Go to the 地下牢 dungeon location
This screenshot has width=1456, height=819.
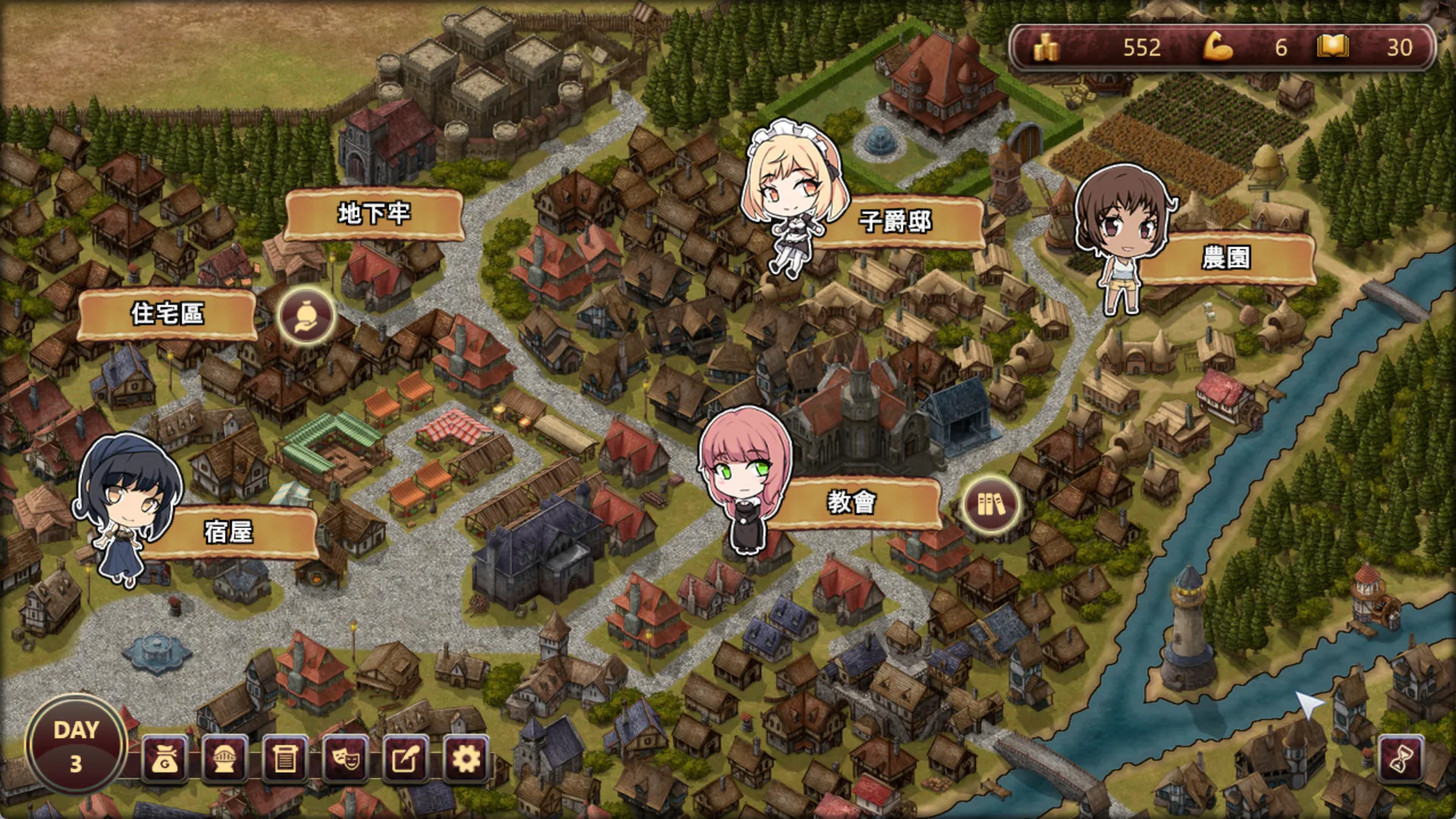[374, 215]
